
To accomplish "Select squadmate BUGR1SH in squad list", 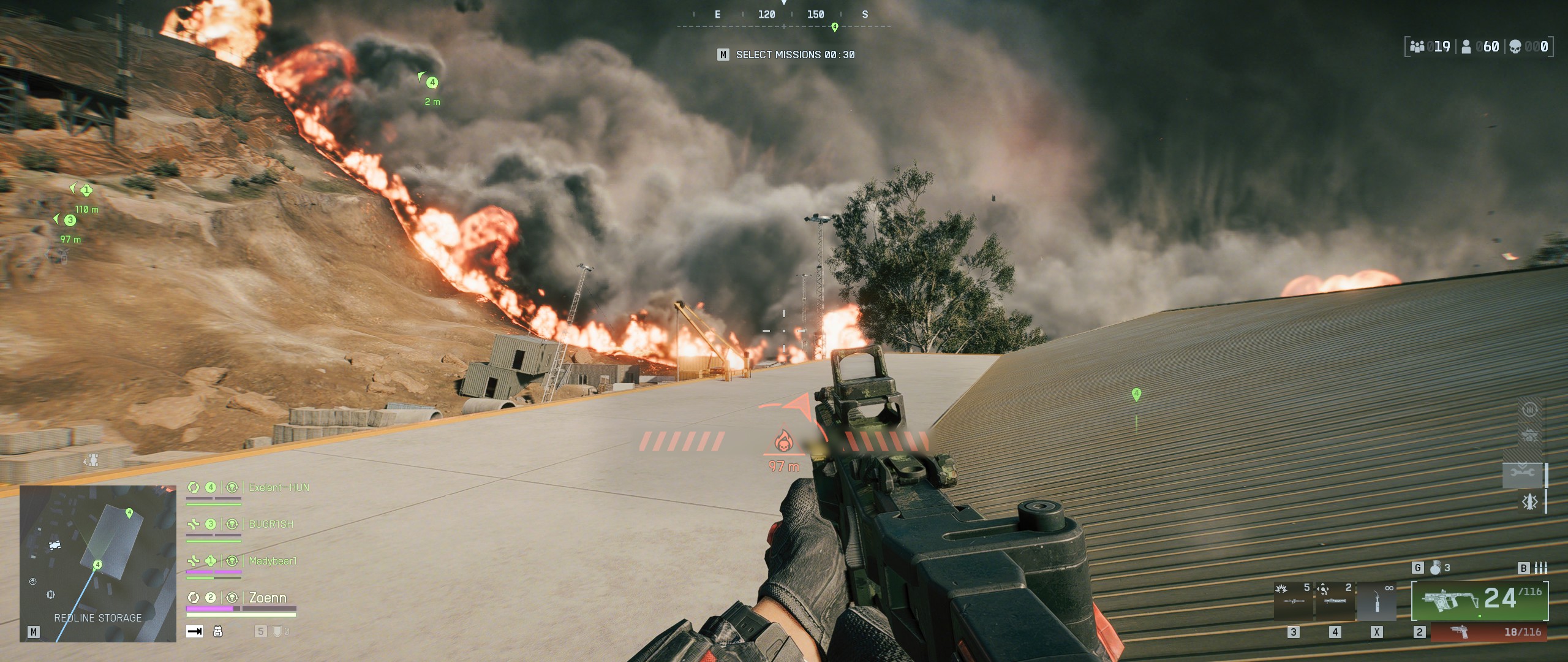I will [271, 525].
